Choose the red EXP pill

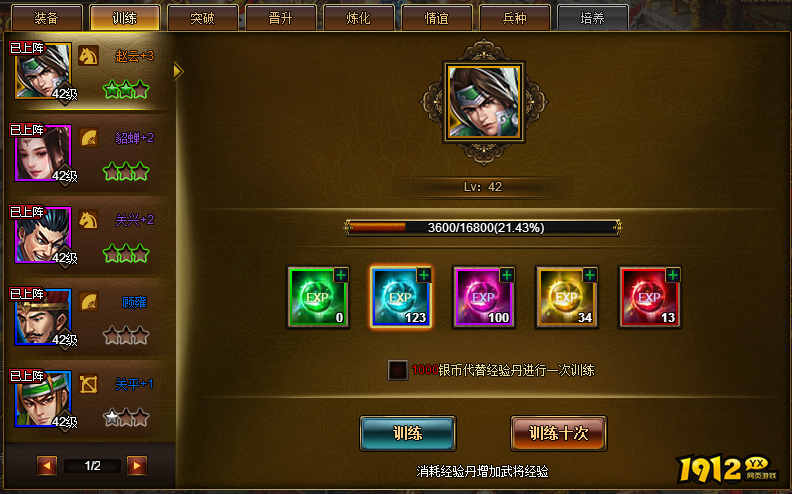[x=649, y=297]
